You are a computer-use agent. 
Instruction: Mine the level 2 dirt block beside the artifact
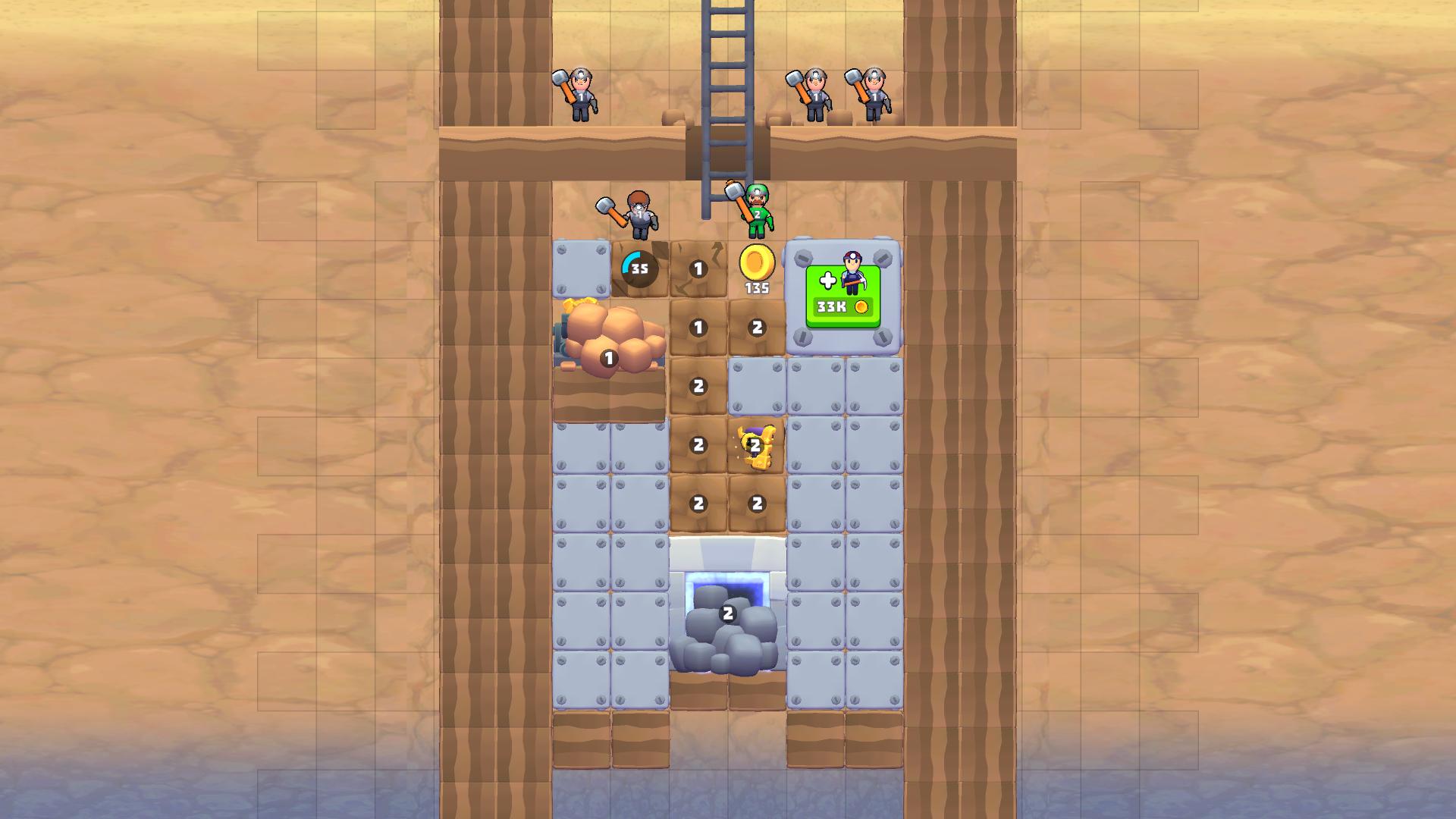click(x=698, y=444)
